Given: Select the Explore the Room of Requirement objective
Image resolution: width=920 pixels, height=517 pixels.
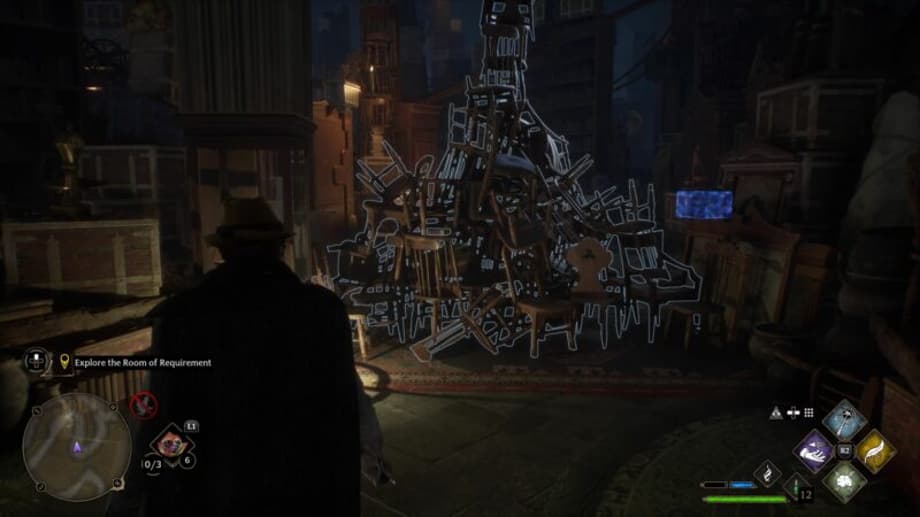Looking at the screenshot, I should (143, 363).
